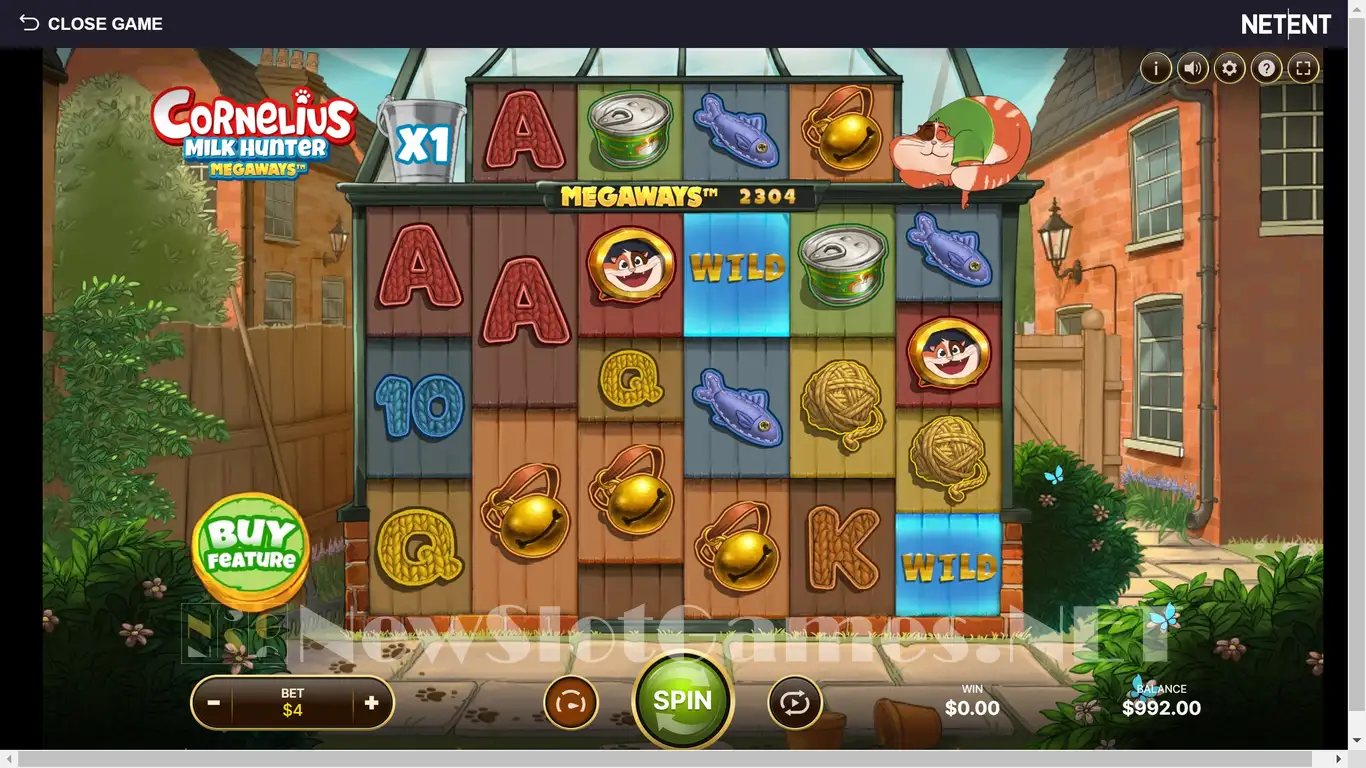Increase the bet with the plus button
The height and width of the screenshot is (768, 1366).
click(x=372, y=703)
